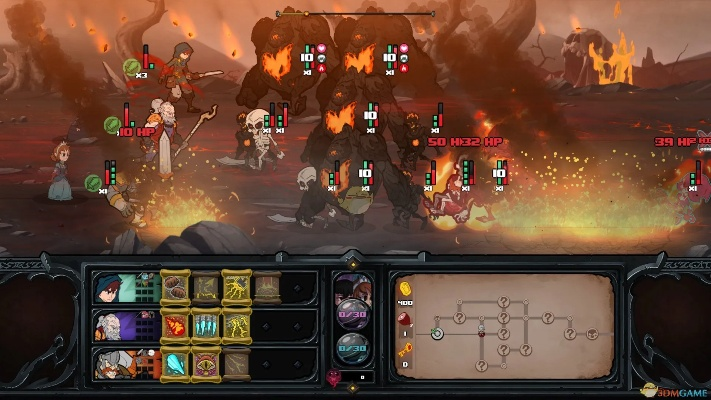Screen dimensions: 711x400
Task: Activate the fireball skill scroll
Action: 175,325
